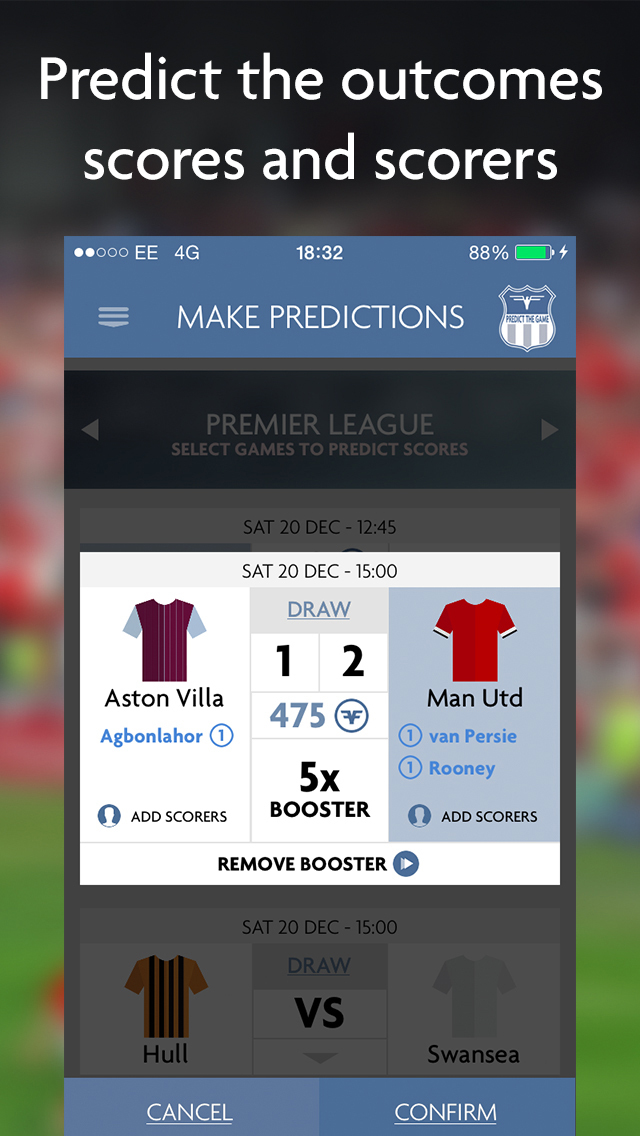Open the hamburger menu
Screen dimensions: 640x1136
pyautogui.click(x=113, y=317)
